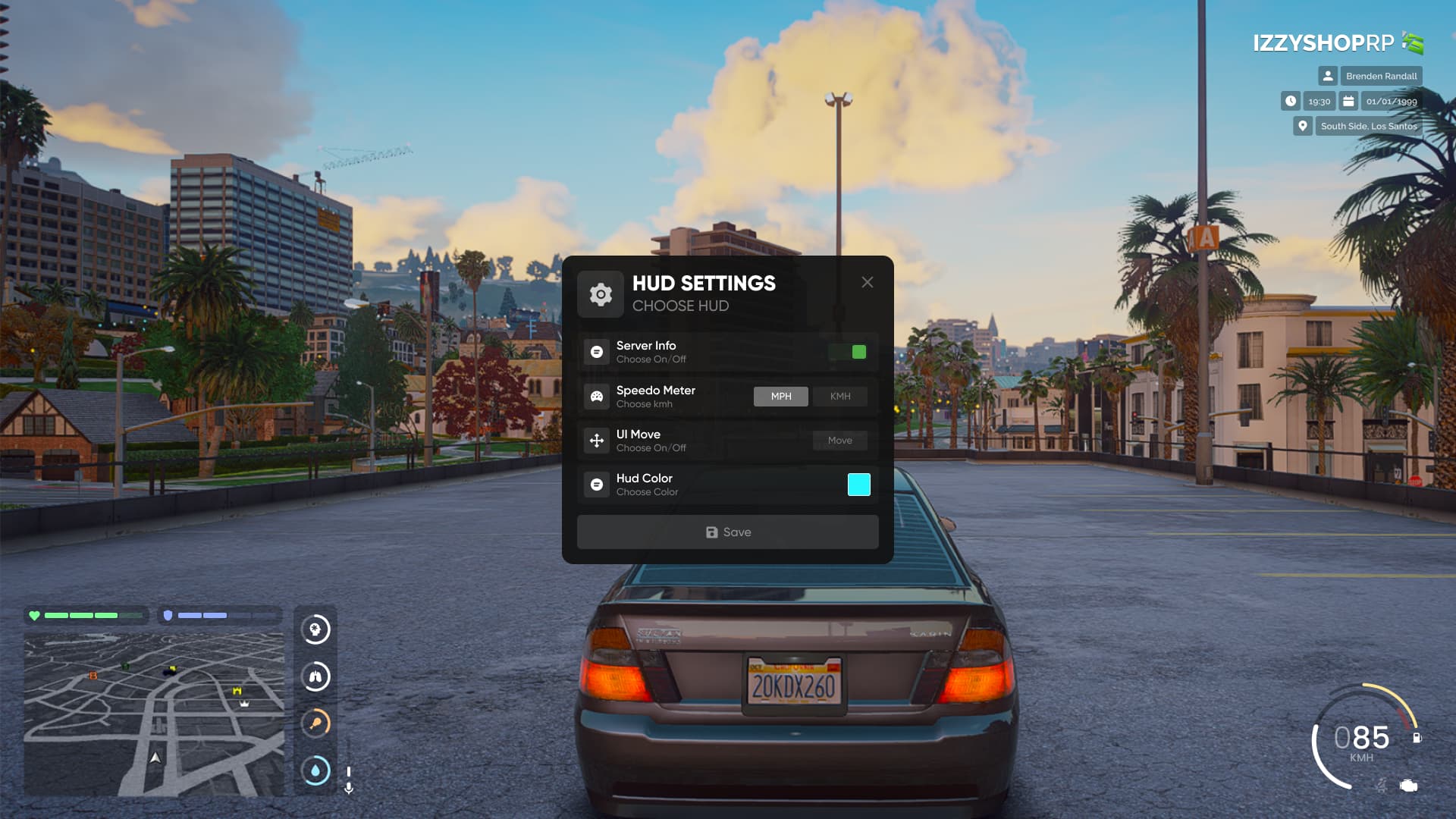Image resolution: width=1456 pixels, height=819 pixels.
Task: Open the cyan Hud Color swatch
Action: pos(858,485)
